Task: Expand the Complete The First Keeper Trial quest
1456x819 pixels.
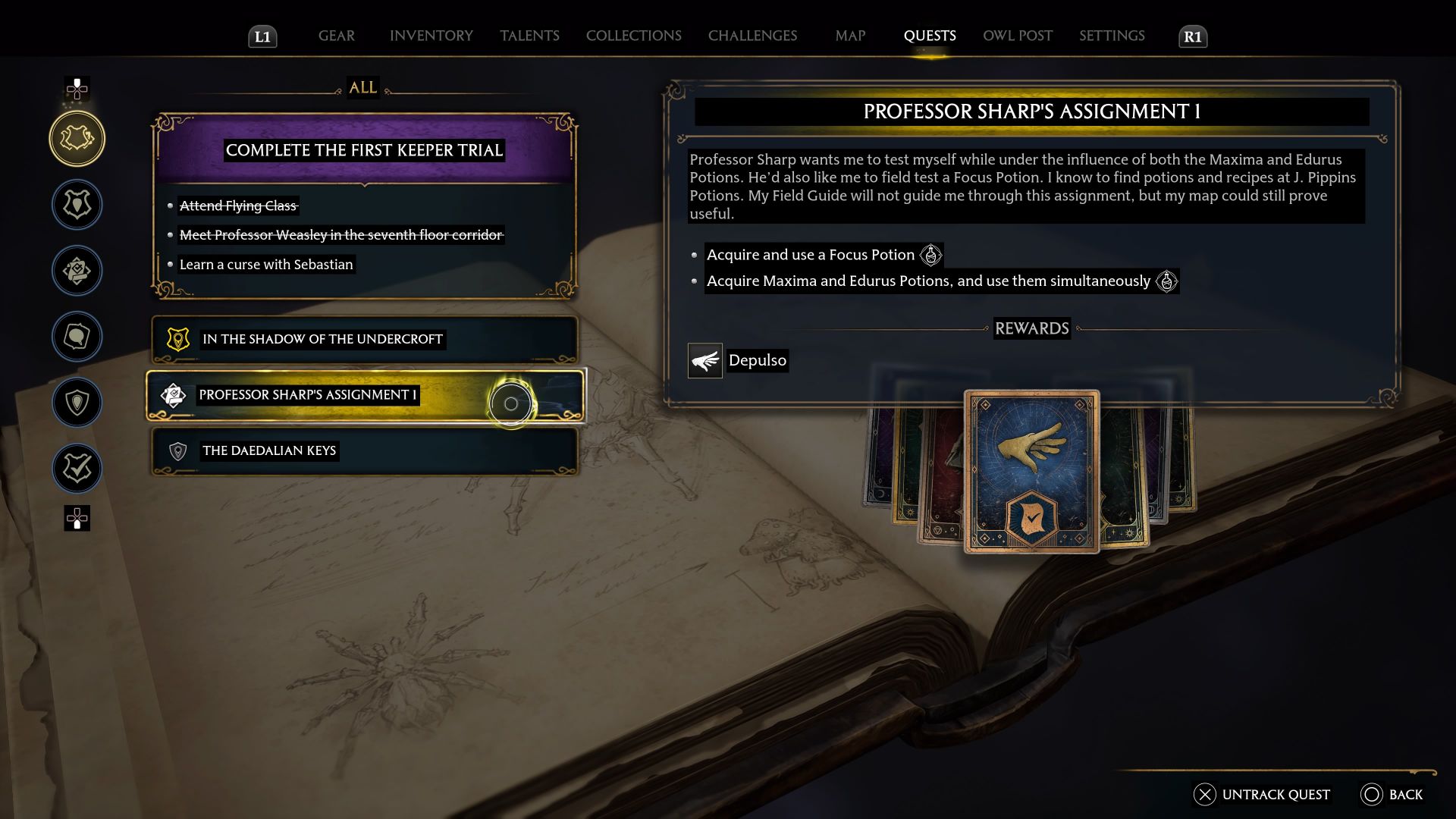Action: point(363,149)
